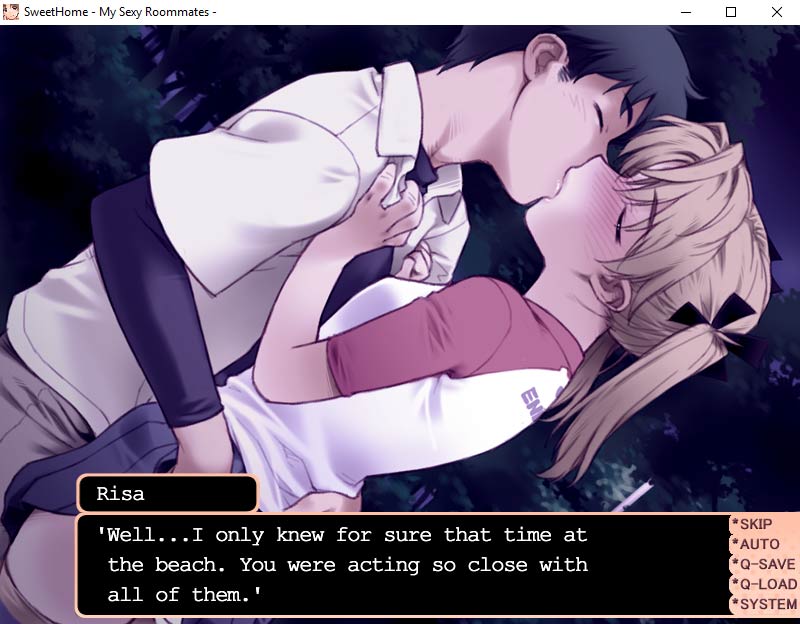Close the game window

pos(777,12)
